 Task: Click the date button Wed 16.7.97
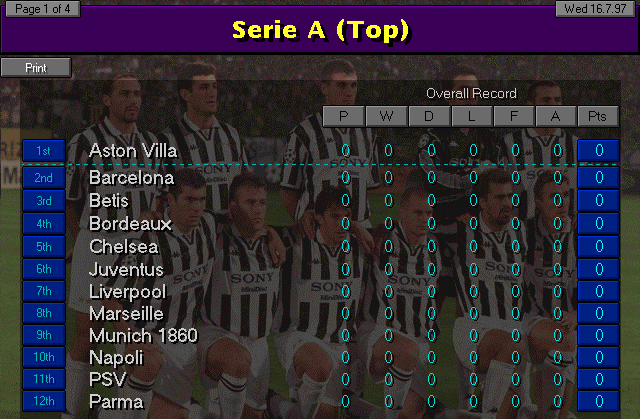tap(597, 9)
